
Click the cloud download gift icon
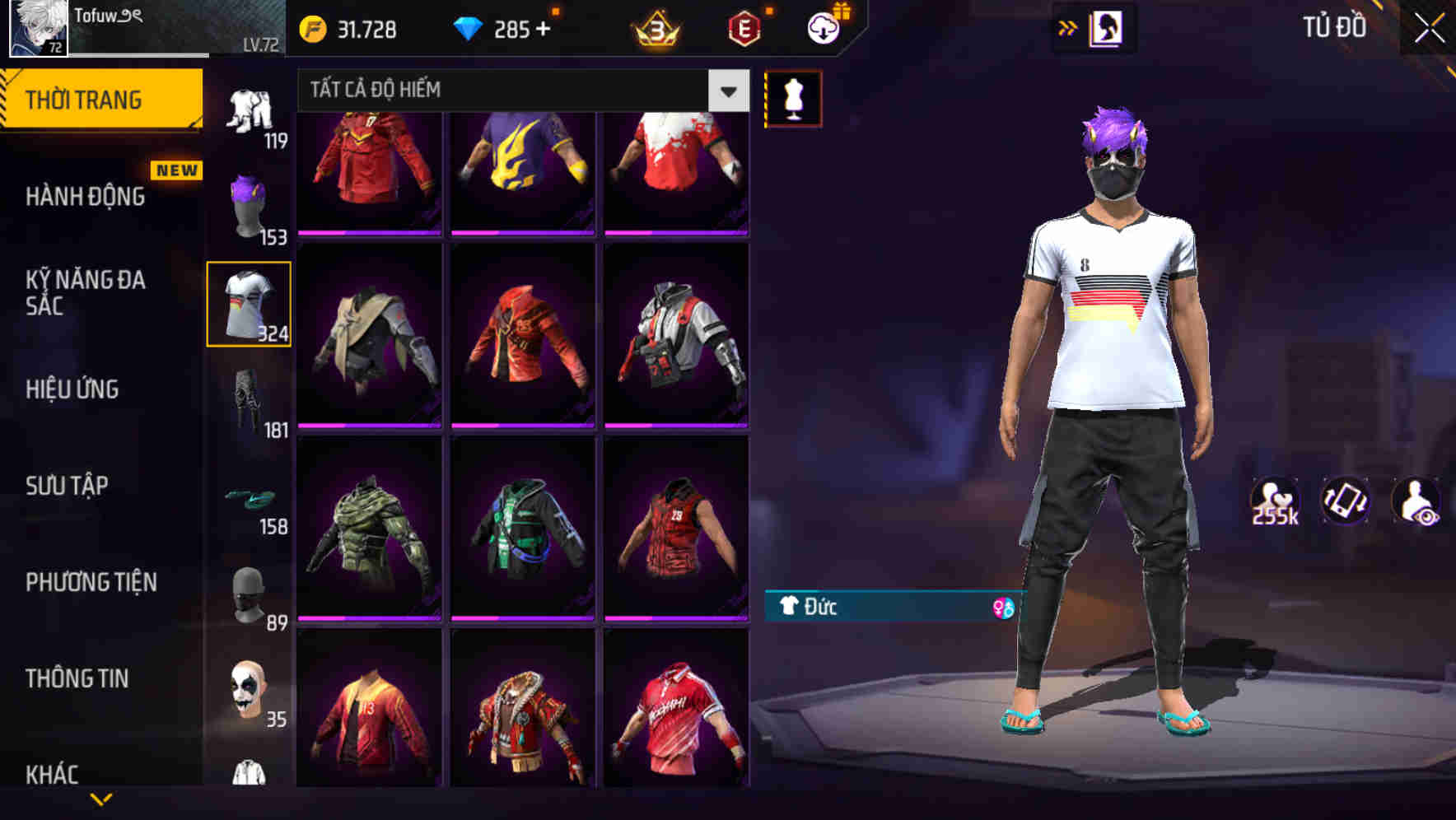click(822, 27)
